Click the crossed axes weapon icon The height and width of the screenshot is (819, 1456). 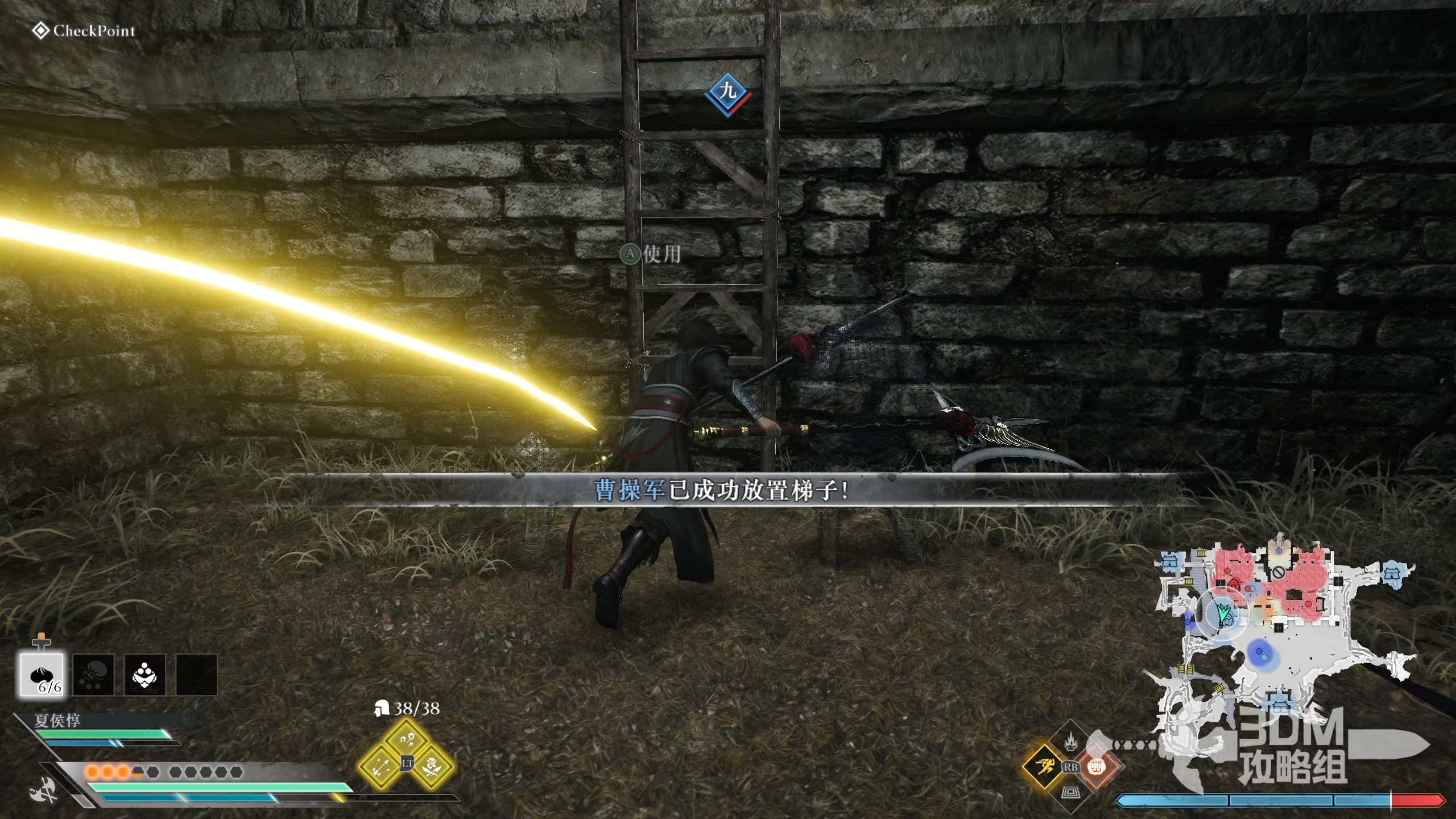[x=44, y=789]
